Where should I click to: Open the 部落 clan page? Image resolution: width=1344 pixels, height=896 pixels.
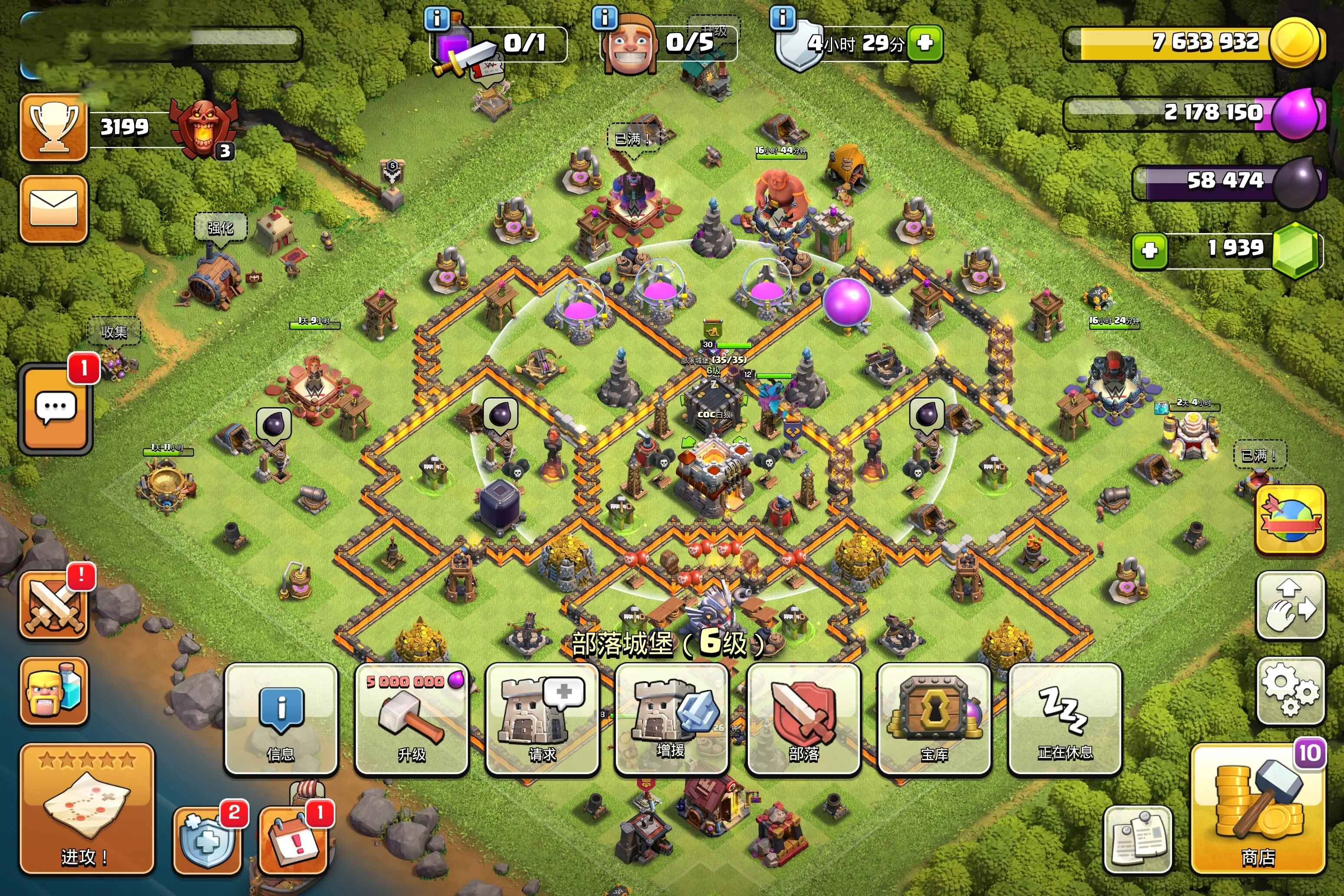point(803,719)
